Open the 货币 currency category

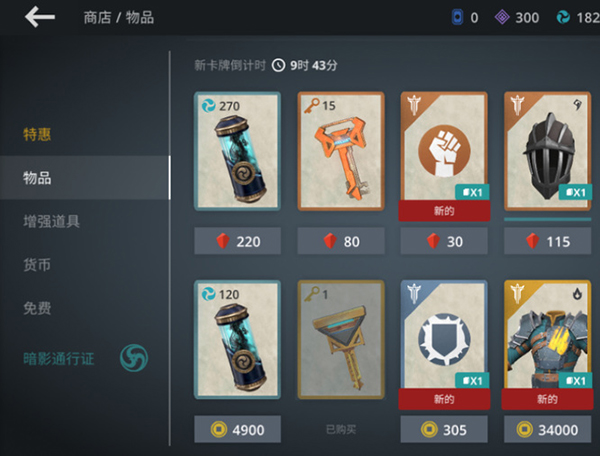click(x=38, y=264)
